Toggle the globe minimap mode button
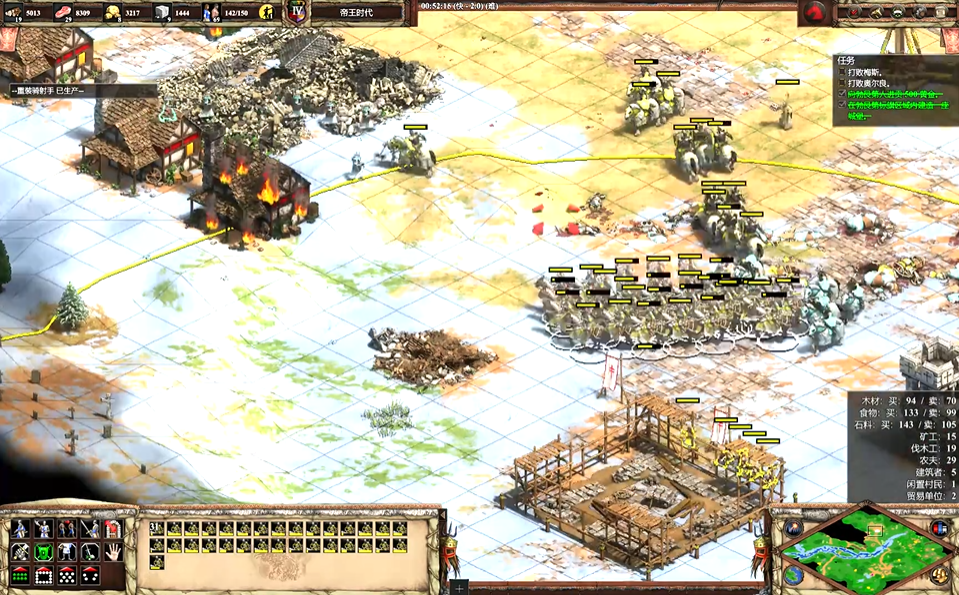The height and width of the screenshot is (595, 959). coord(792,575)
